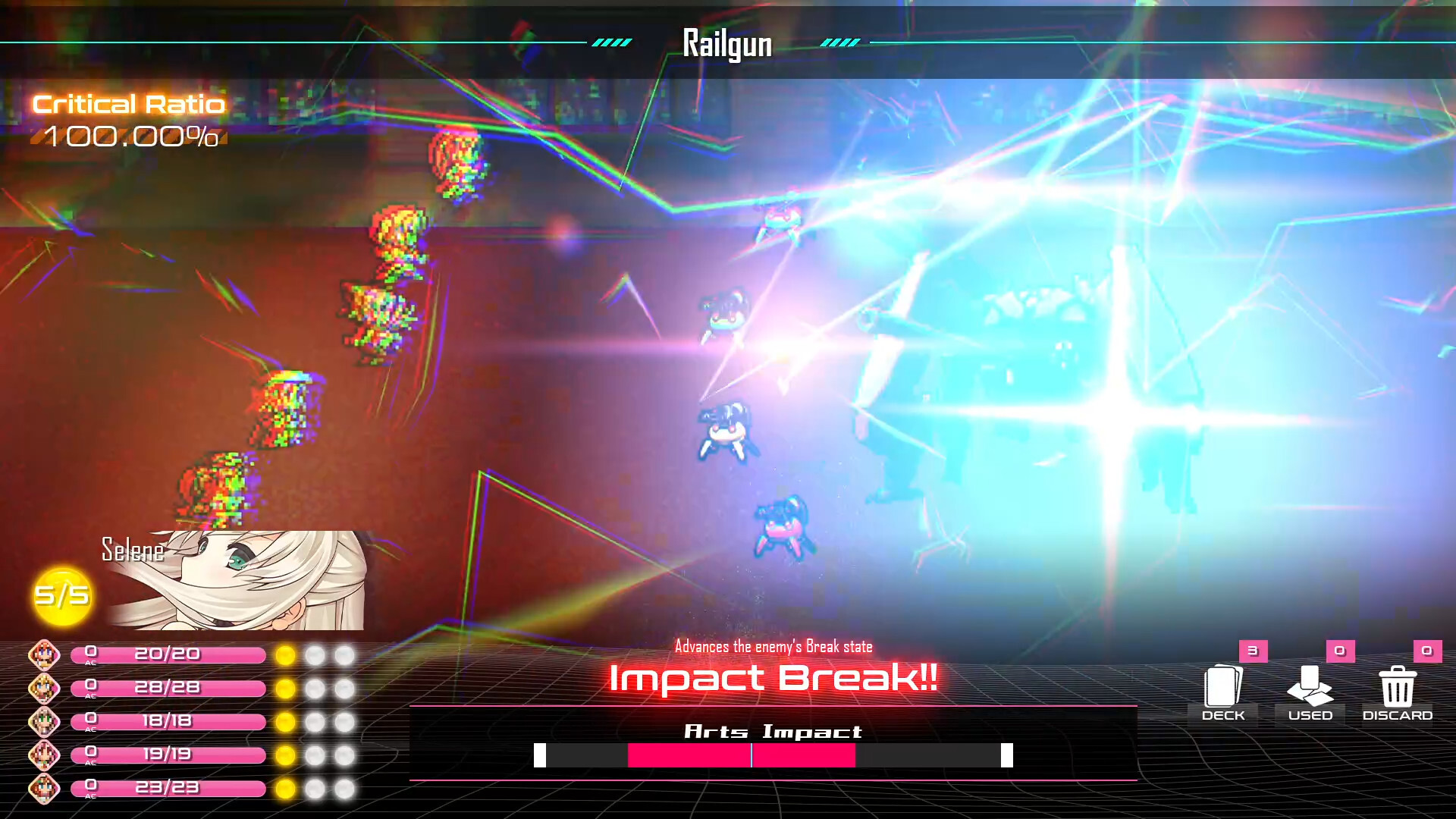Select the bottom party member with 23/23 HP

(x=45, y=789)
